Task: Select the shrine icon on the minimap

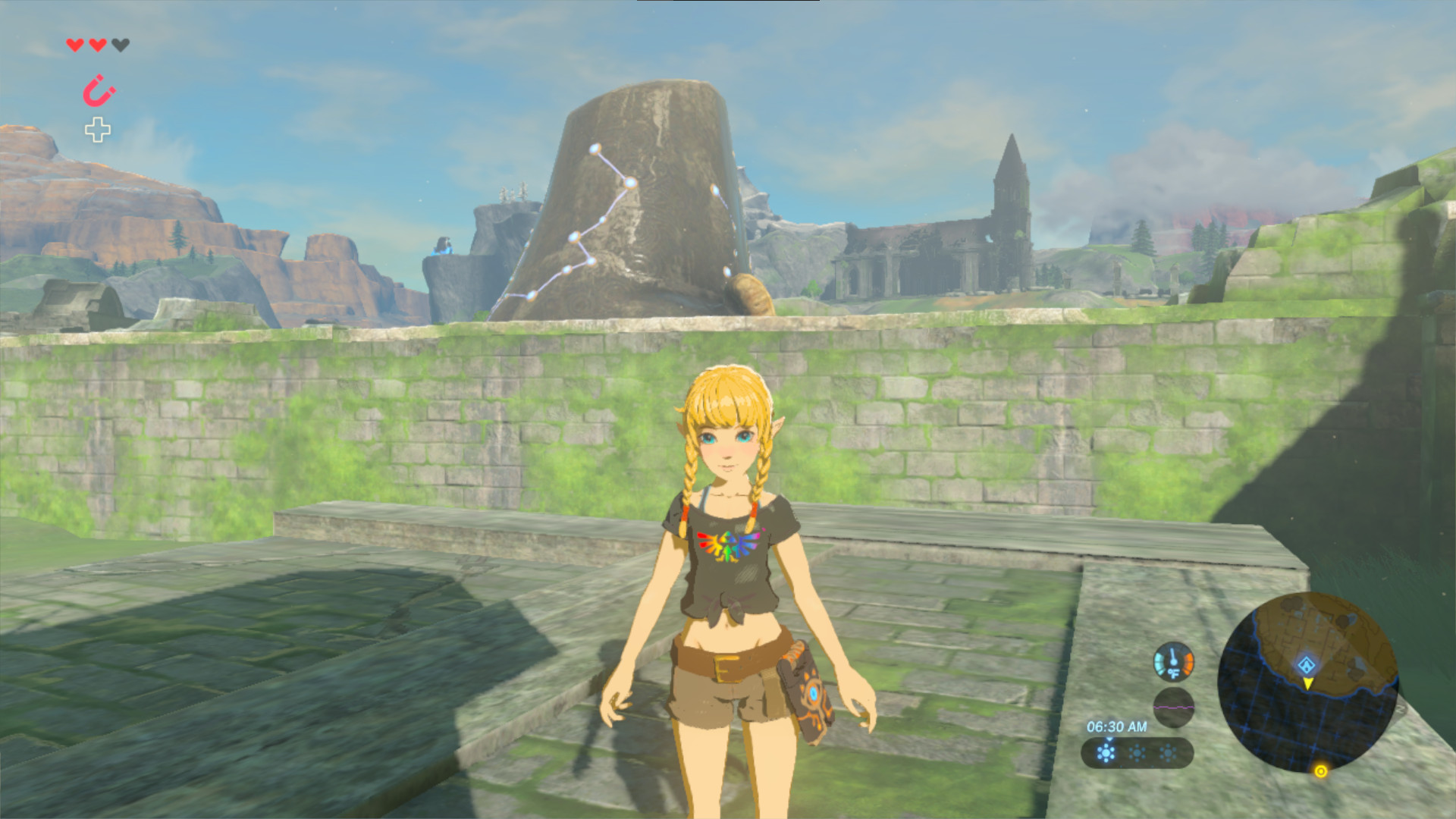Action: 1306,665
